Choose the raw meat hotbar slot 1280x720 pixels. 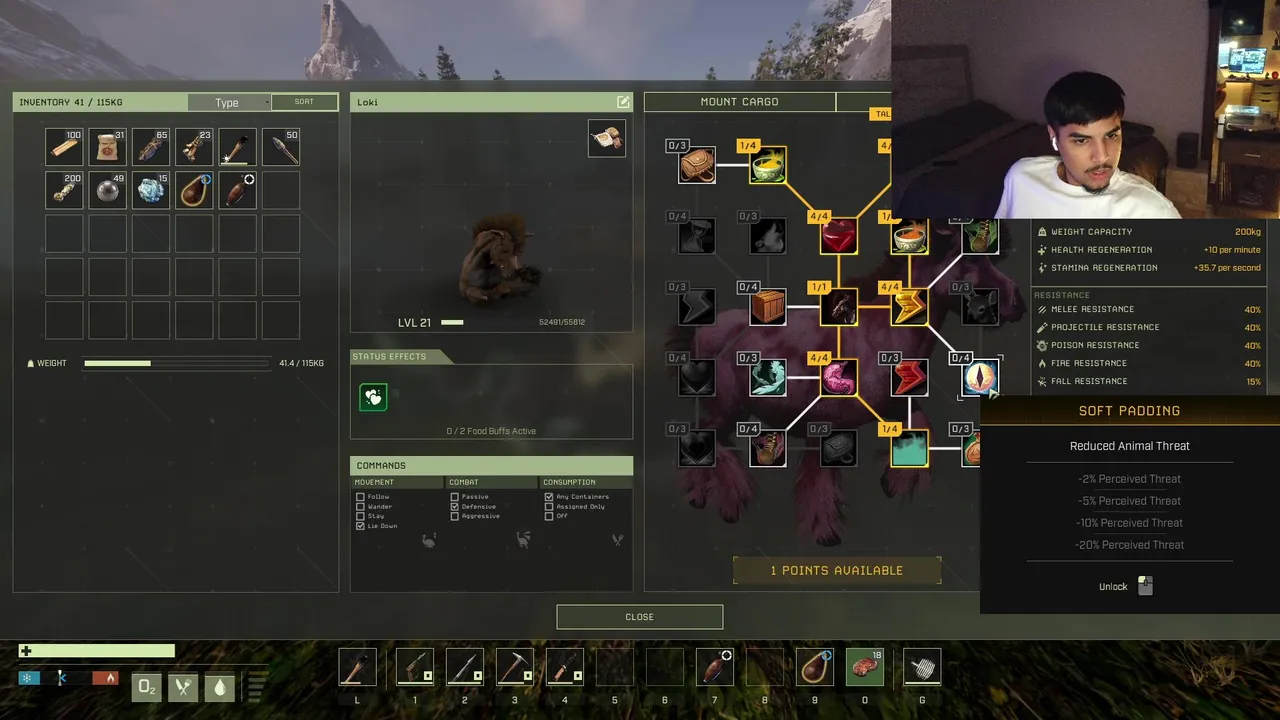click(x=865, y=667)
